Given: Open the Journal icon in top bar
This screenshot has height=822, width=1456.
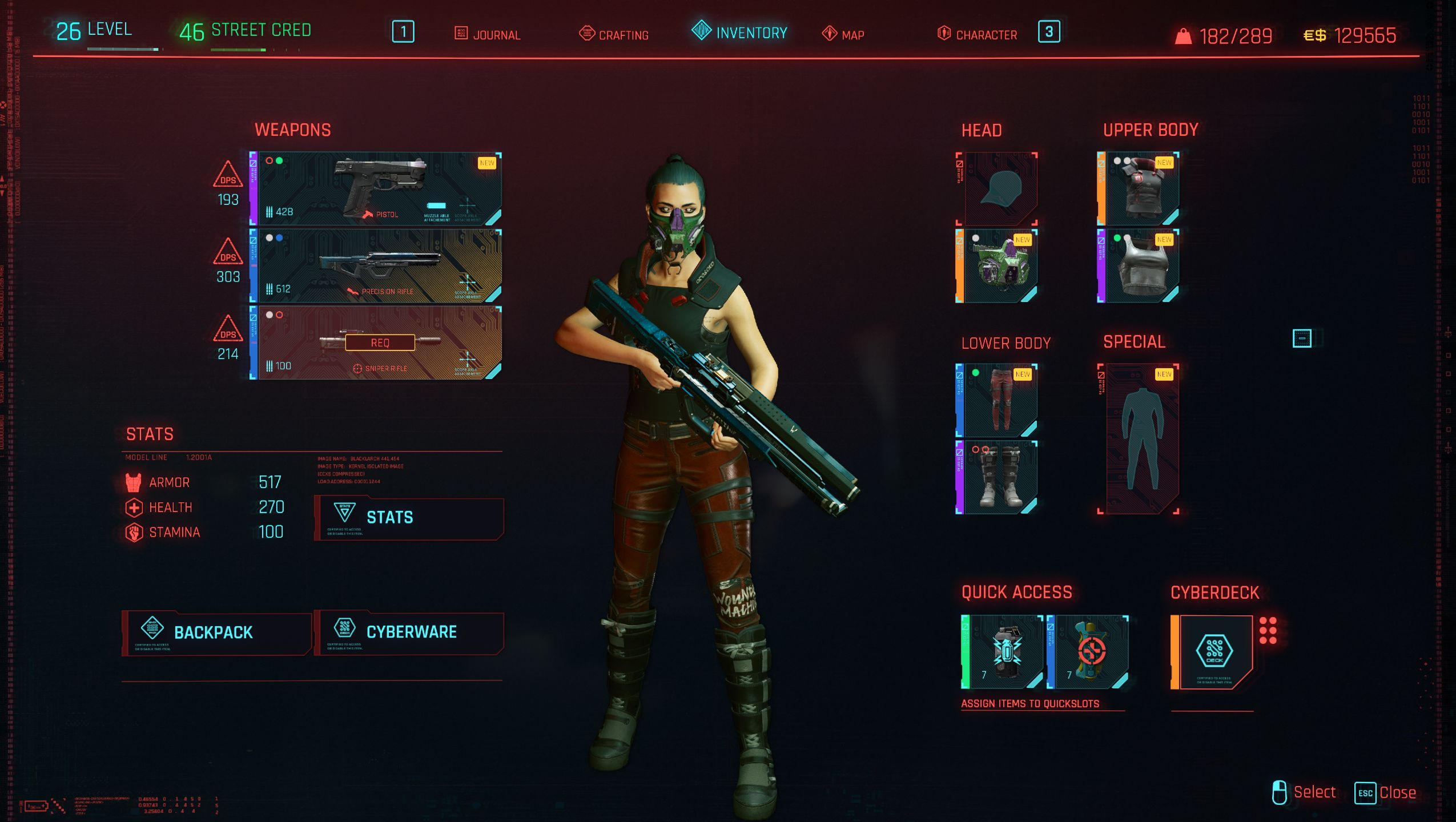Looking at the screenshot, I should pos(460,34).
